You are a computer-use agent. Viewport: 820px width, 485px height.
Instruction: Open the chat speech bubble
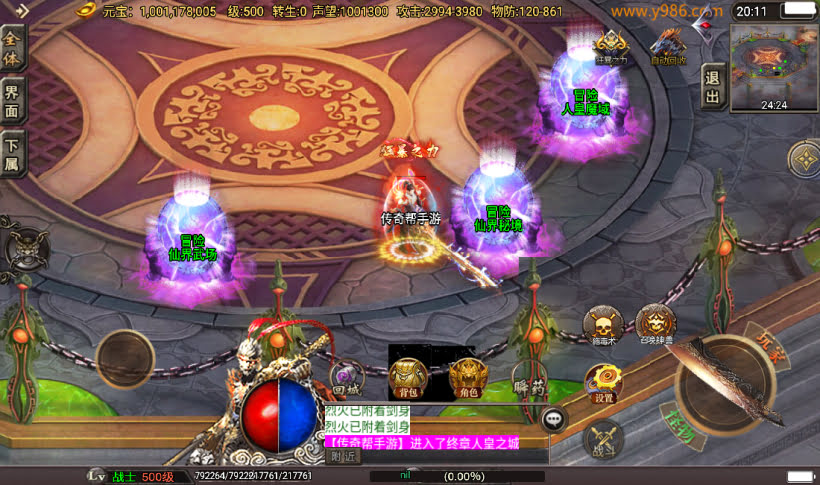tap(554, 419)
